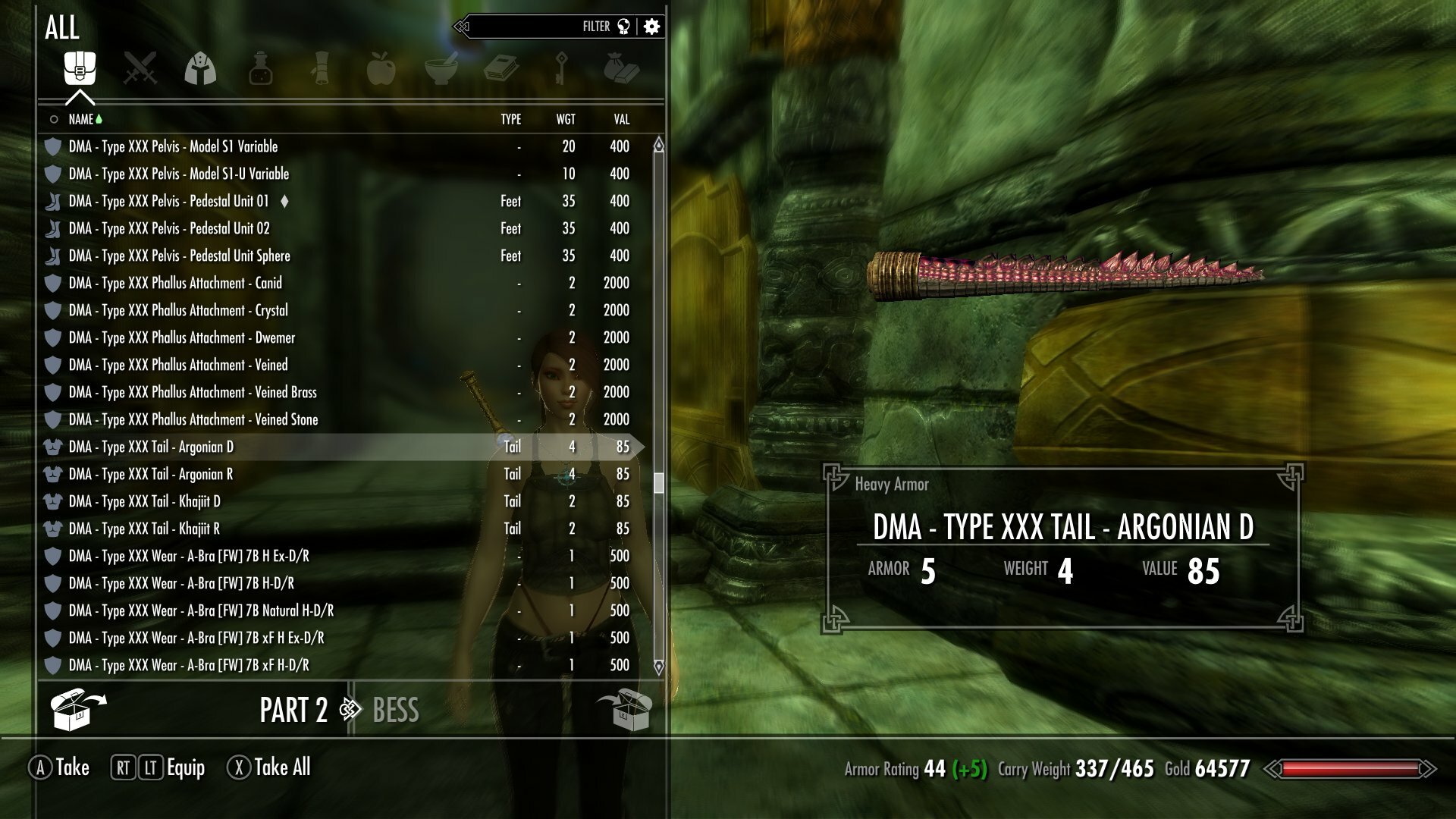
Task: Show the potions category
Action: click(x=260, y=68)
